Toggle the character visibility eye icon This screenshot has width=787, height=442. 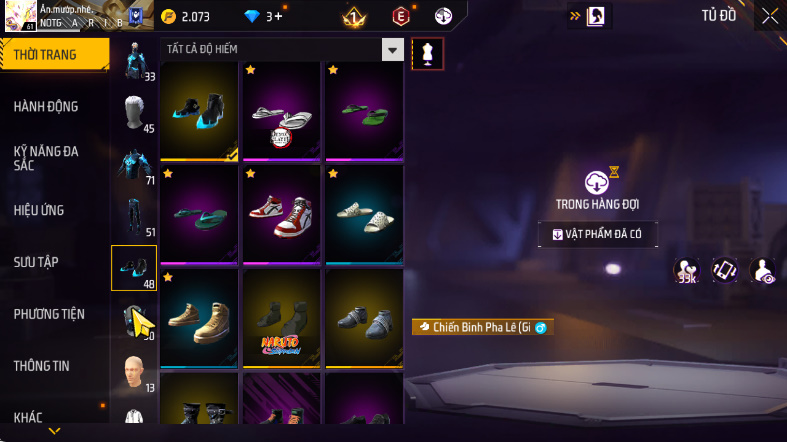coord(763,269)
